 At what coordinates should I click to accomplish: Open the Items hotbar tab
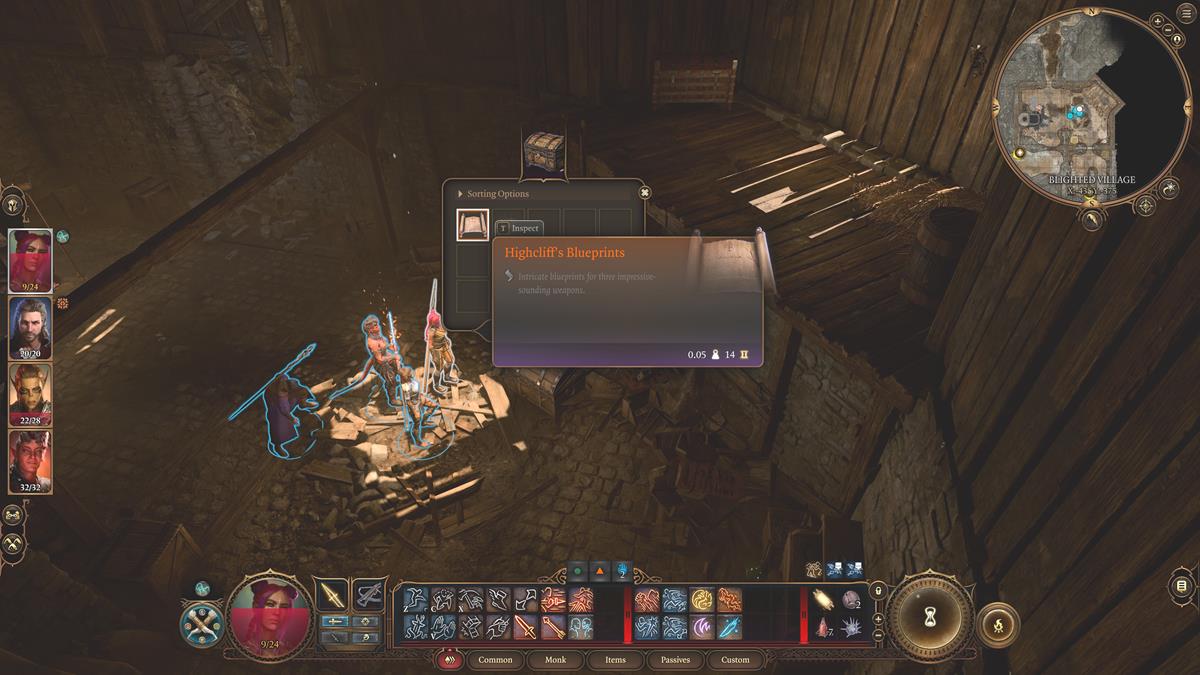click(x=615, y=660)
